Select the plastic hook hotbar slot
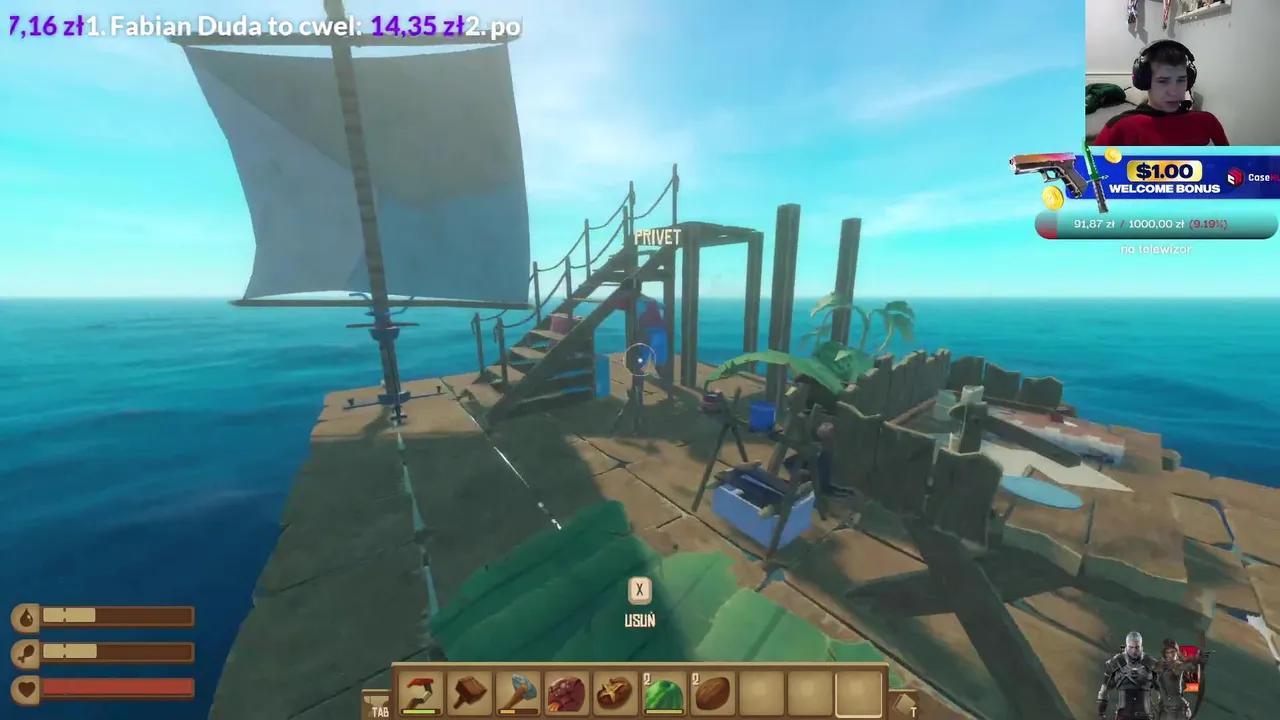Screen dimensions: 1280x720 point(421,692)
